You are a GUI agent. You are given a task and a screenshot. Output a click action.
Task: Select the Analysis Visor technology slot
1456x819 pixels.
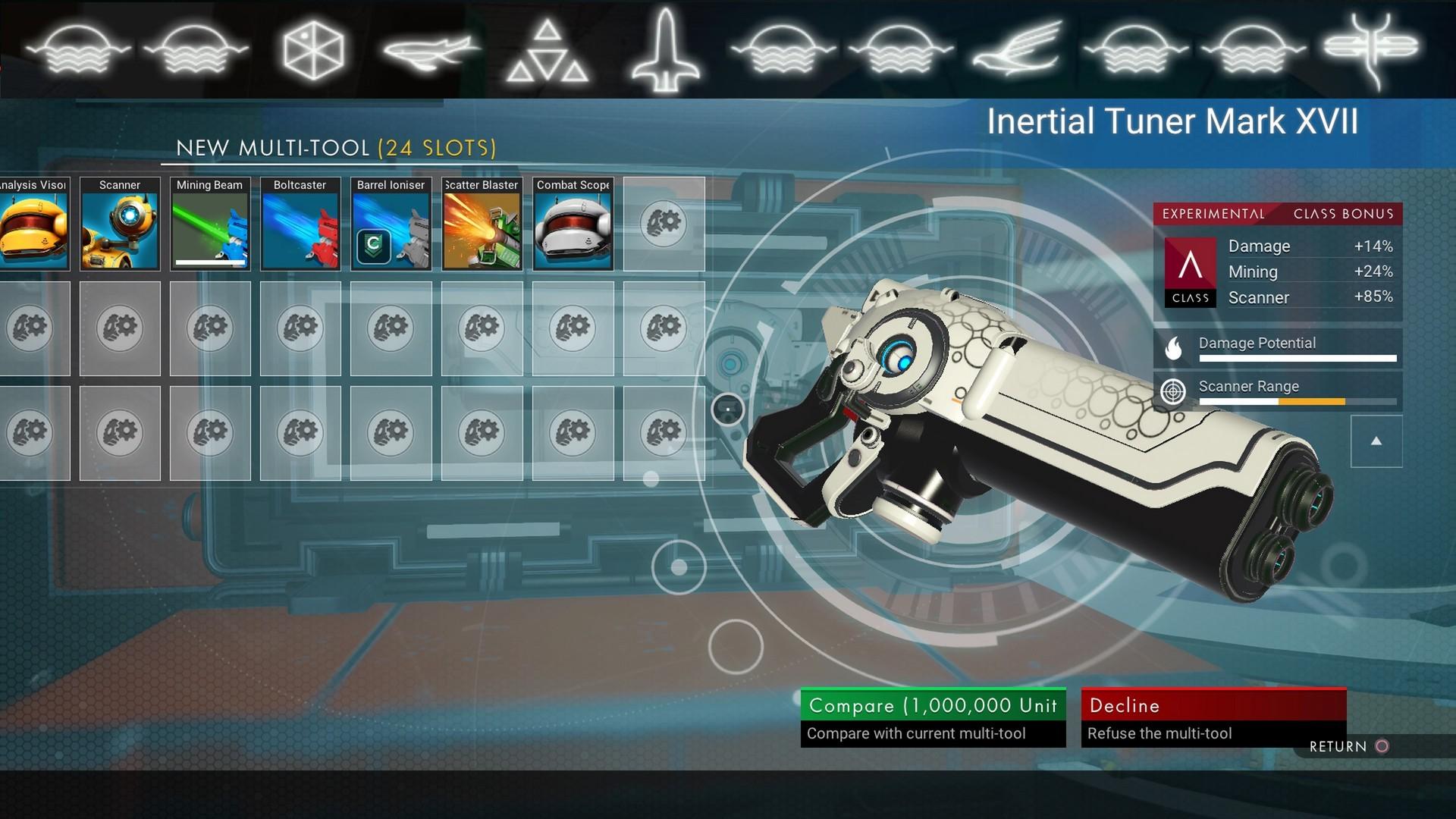pos(34,225)
